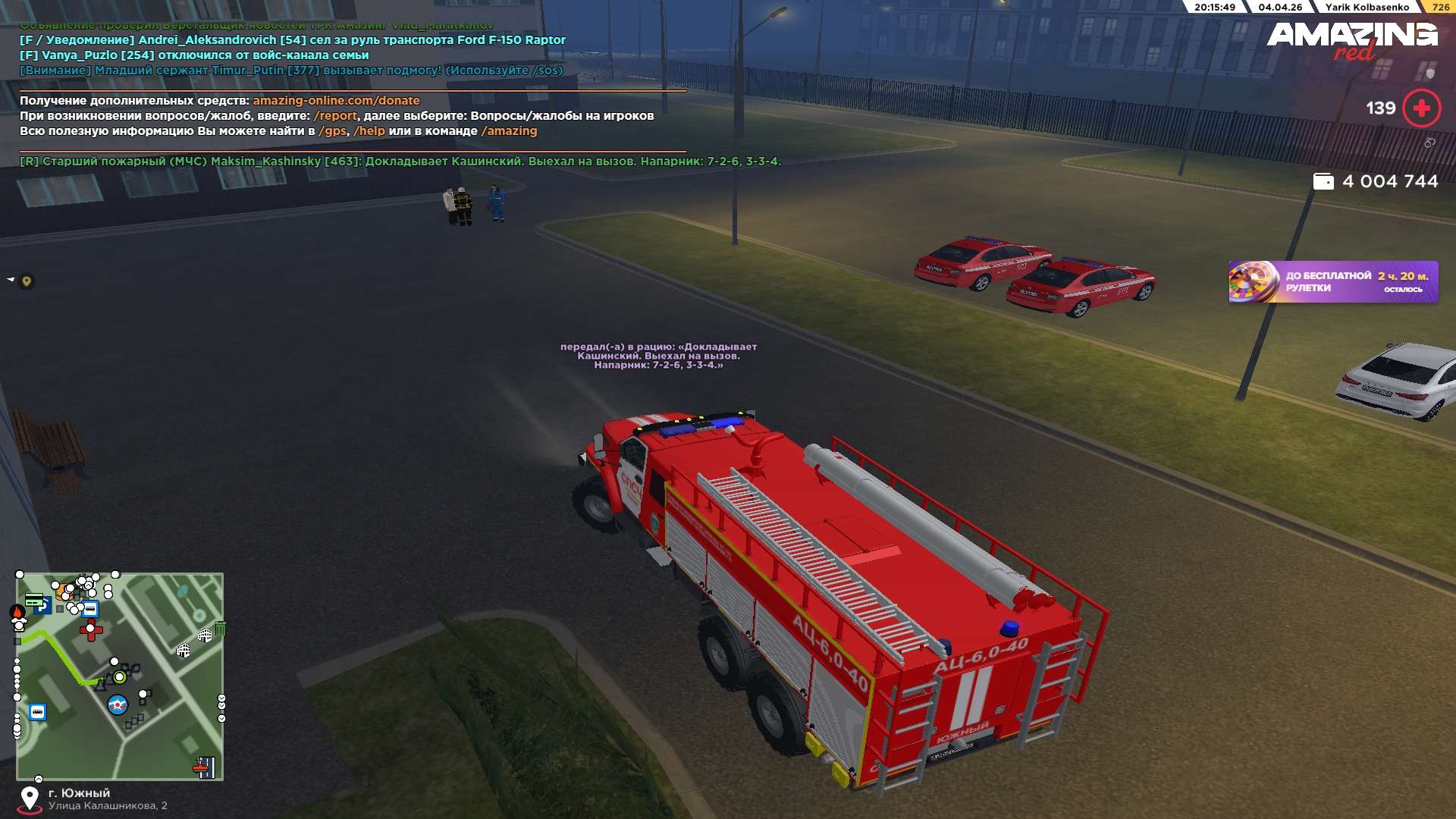Open the amazing-online.com/donate chat link
Viewport: 1456px width, 819px height.
coord(336,101)
